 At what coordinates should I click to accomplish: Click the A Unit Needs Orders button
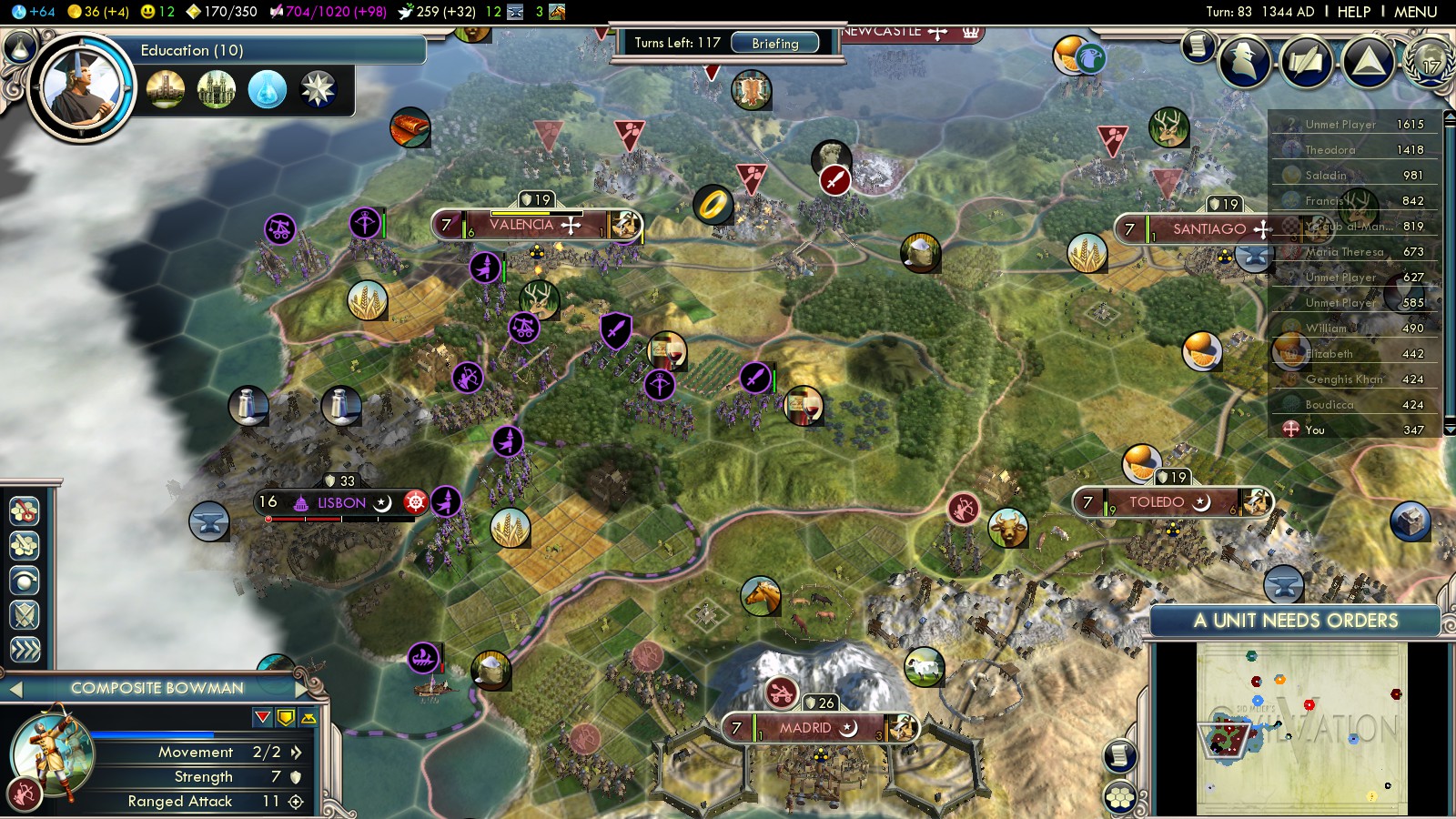(1295, 621)
